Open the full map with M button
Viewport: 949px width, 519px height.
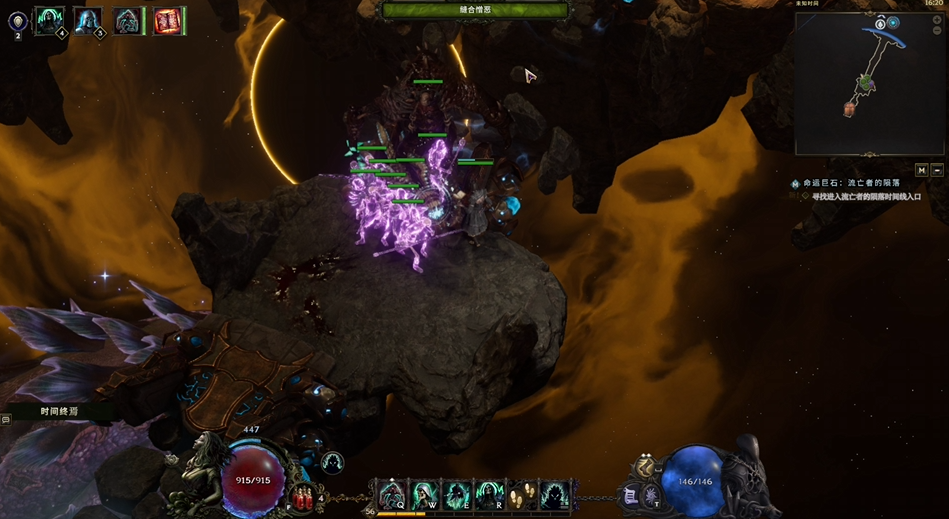click(x=921, y=170)
